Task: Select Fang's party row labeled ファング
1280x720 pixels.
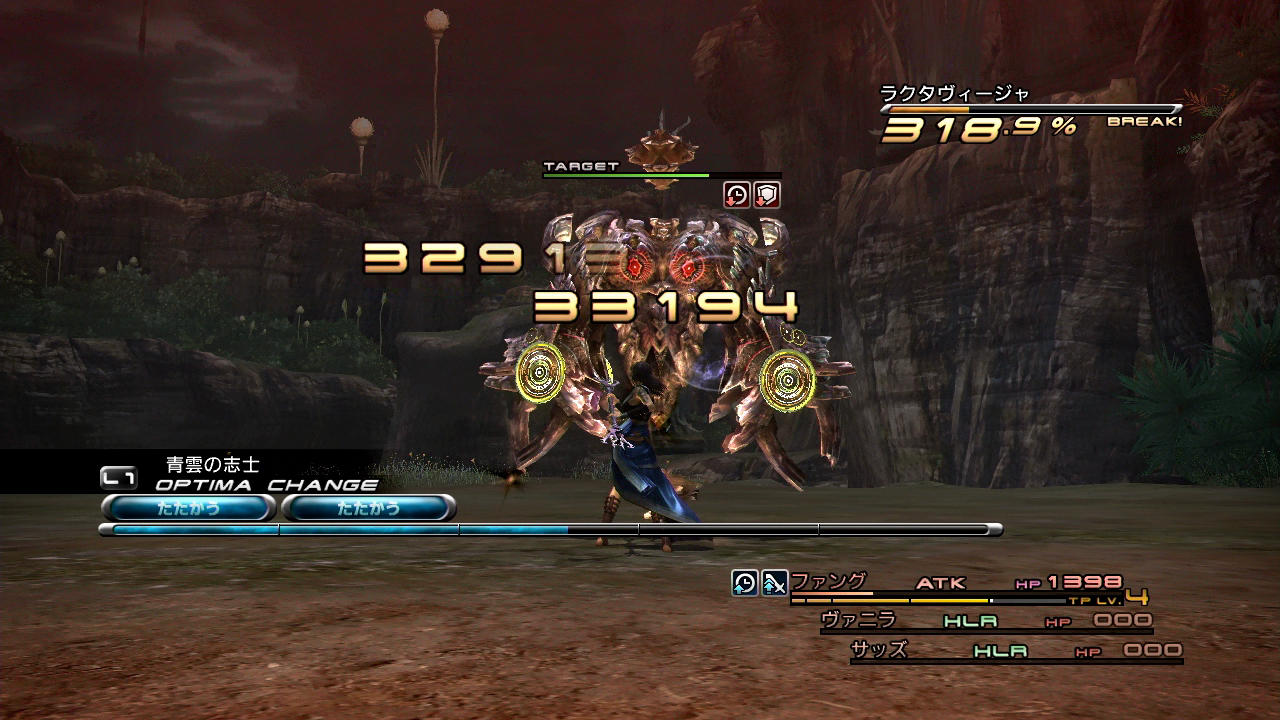Action: pos(828,581)
